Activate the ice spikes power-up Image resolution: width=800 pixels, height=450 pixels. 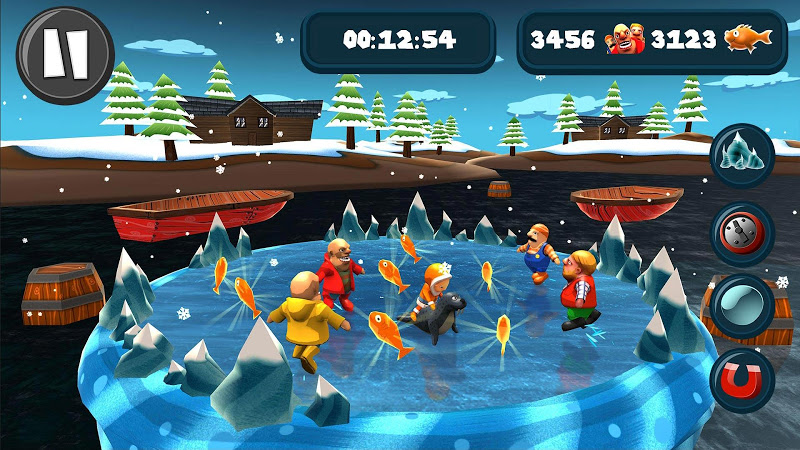(743, 156)
